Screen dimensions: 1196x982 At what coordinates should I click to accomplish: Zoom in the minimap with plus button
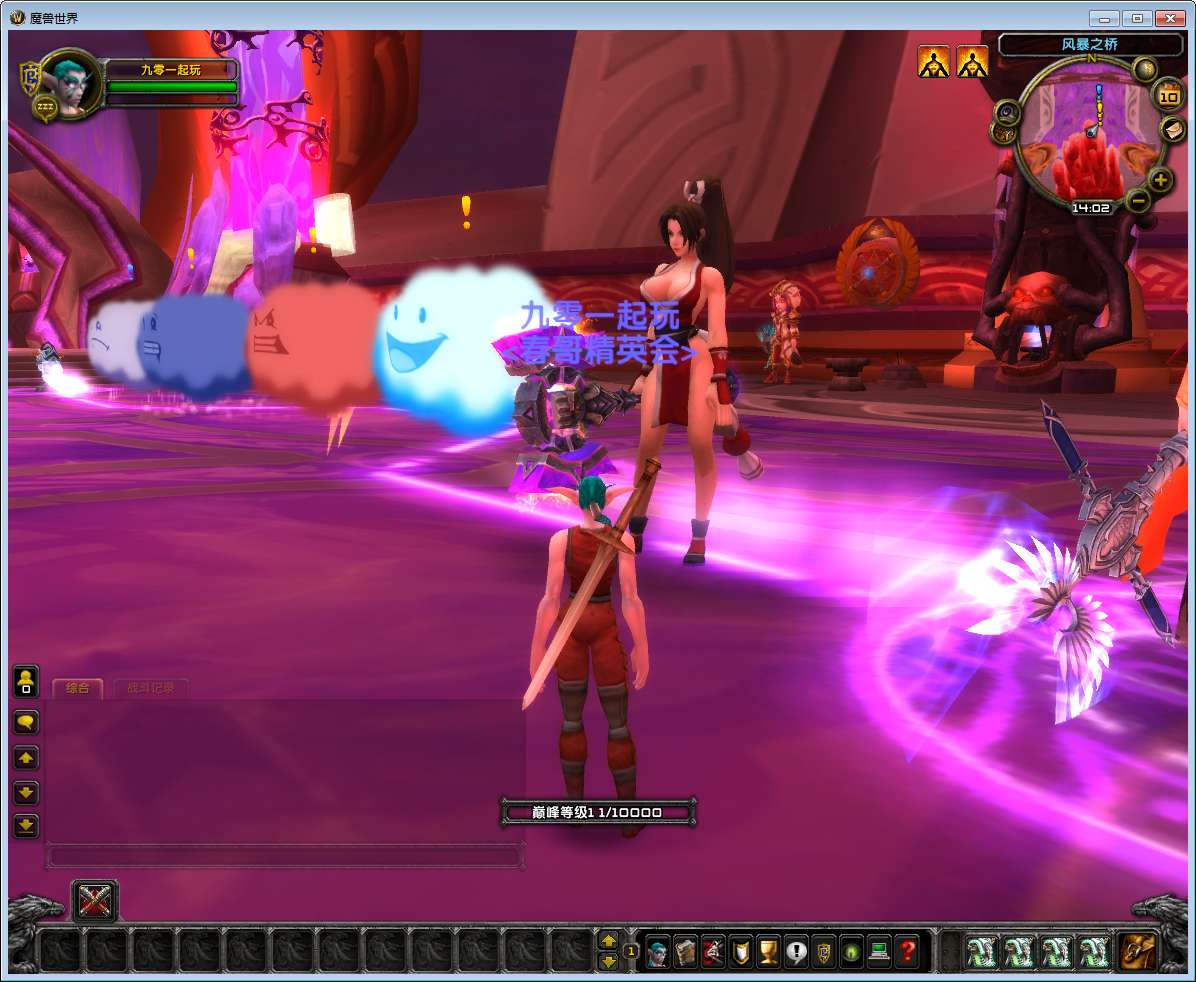tap(1160, 180)
